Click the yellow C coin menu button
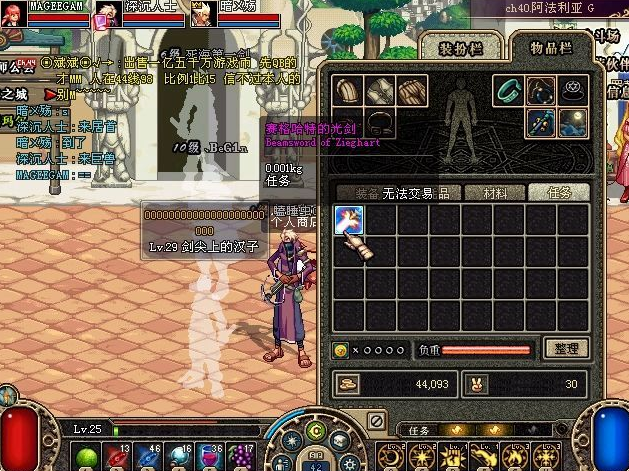The height and width of the screenshot is (471, 629). (316, 431)
